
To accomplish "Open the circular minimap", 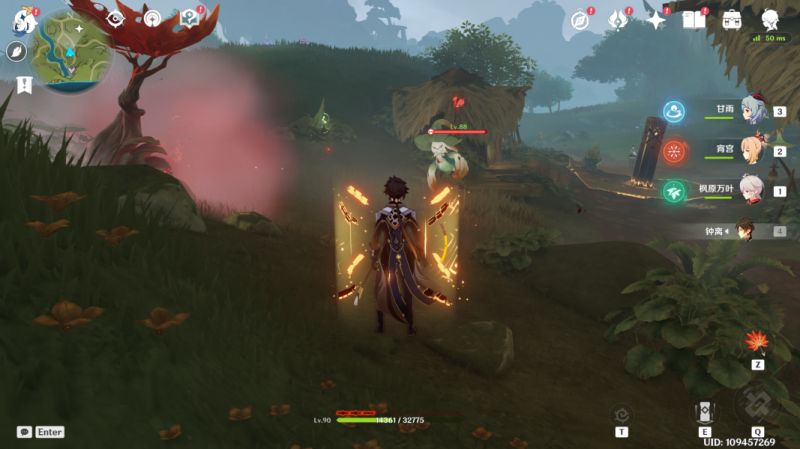I will point(72,52).
